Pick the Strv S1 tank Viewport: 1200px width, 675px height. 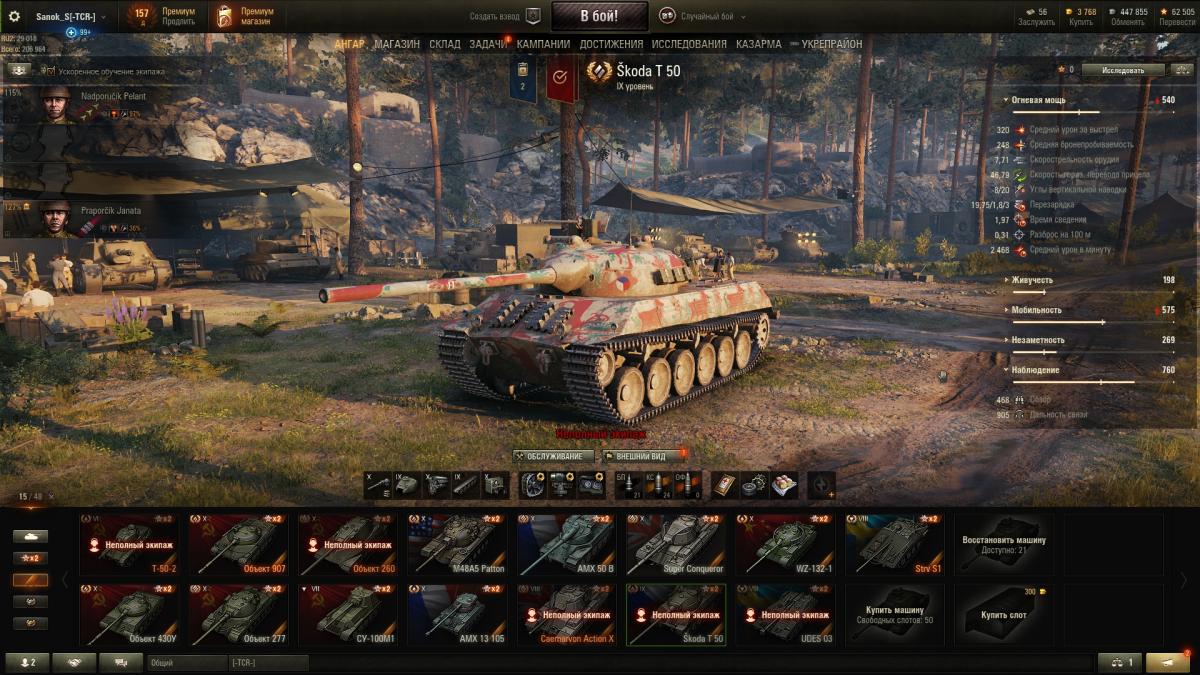(894, 544)
